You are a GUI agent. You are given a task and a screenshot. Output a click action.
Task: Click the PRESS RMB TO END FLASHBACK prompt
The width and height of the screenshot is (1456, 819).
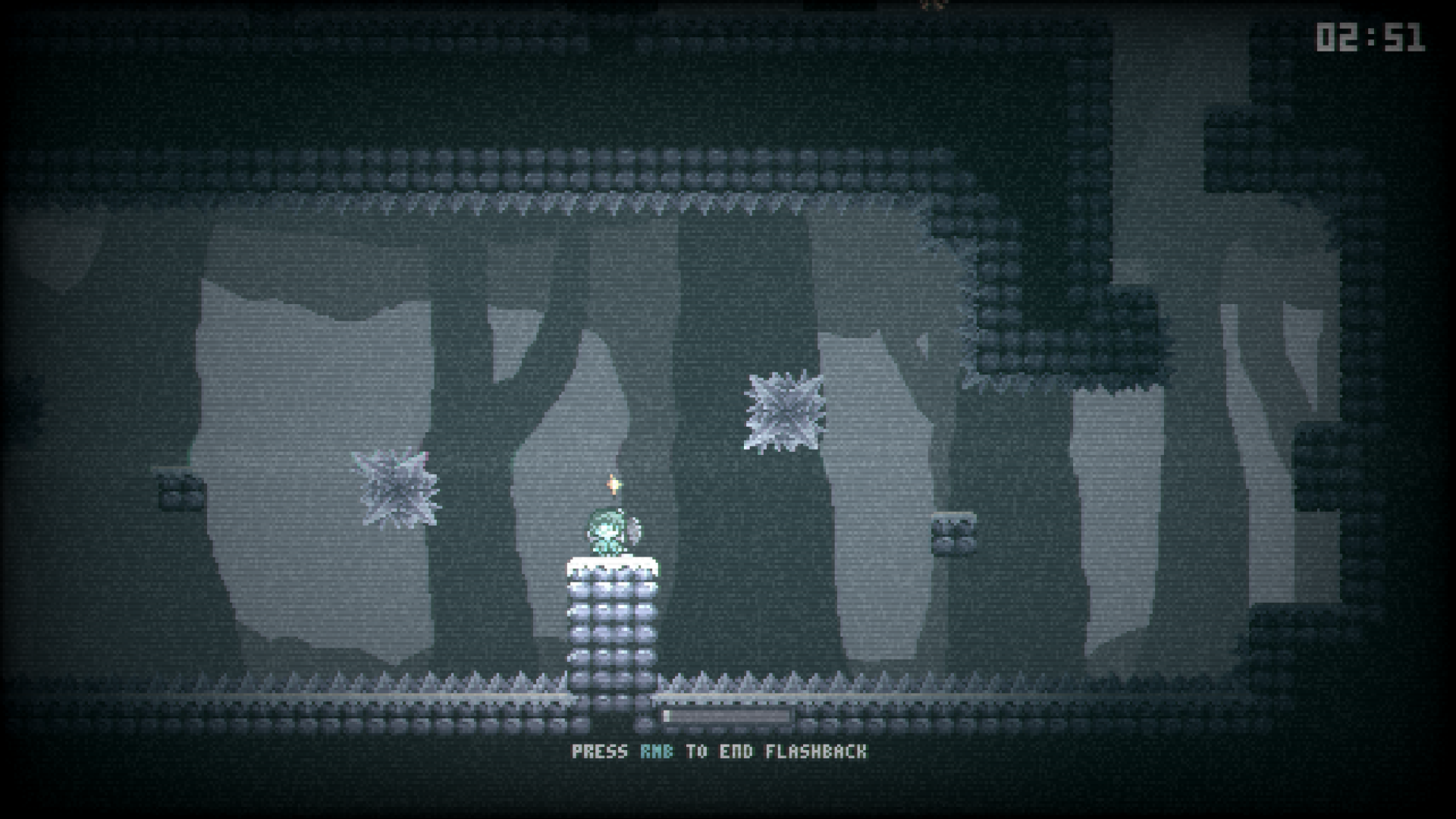tap(720, 752)
